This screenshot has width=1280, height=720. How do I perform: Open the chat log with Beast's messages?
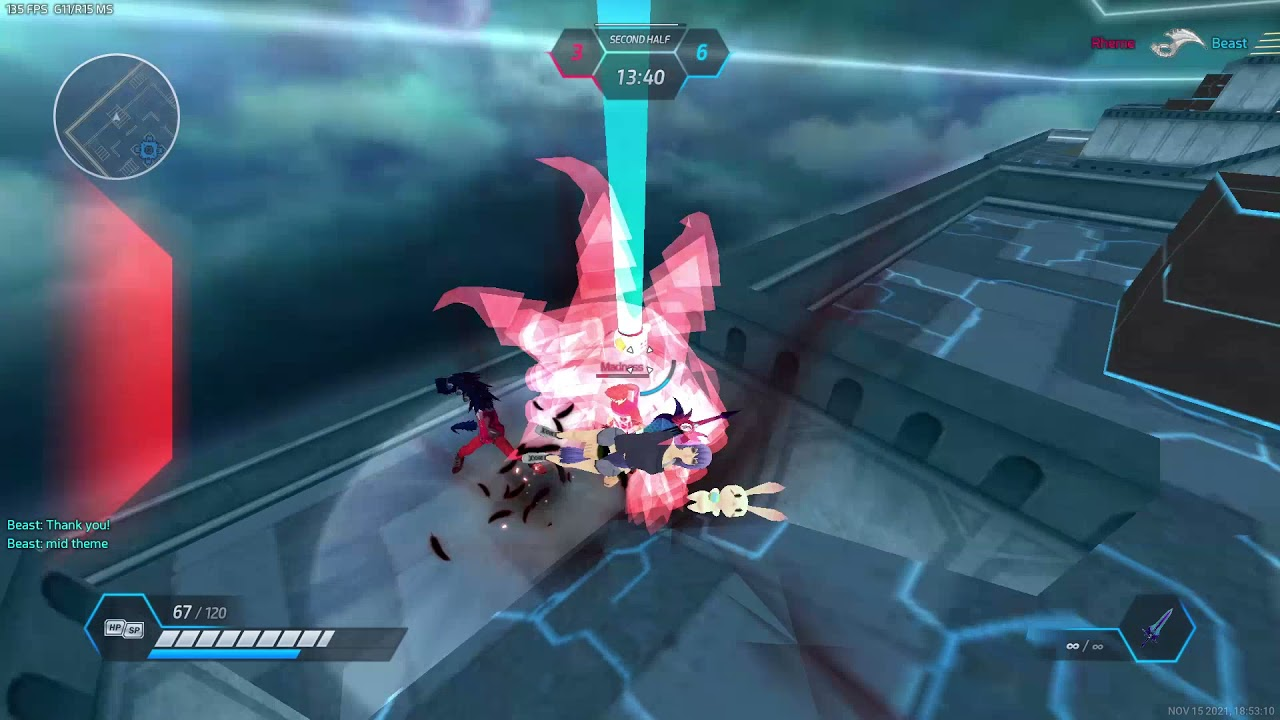coord(58,534)
